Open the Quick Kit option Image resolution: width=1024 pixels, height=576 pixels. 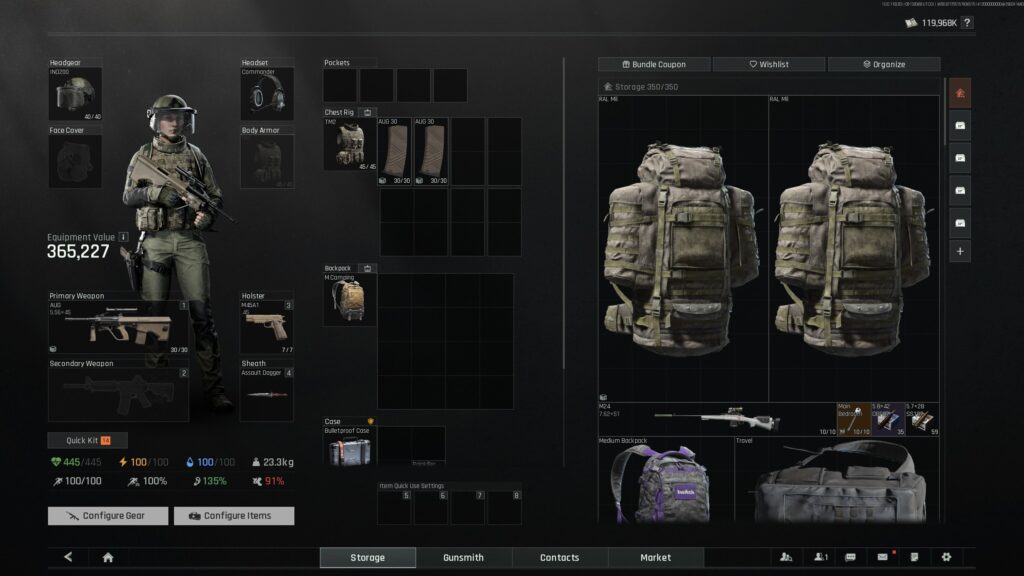pos(87,440)
